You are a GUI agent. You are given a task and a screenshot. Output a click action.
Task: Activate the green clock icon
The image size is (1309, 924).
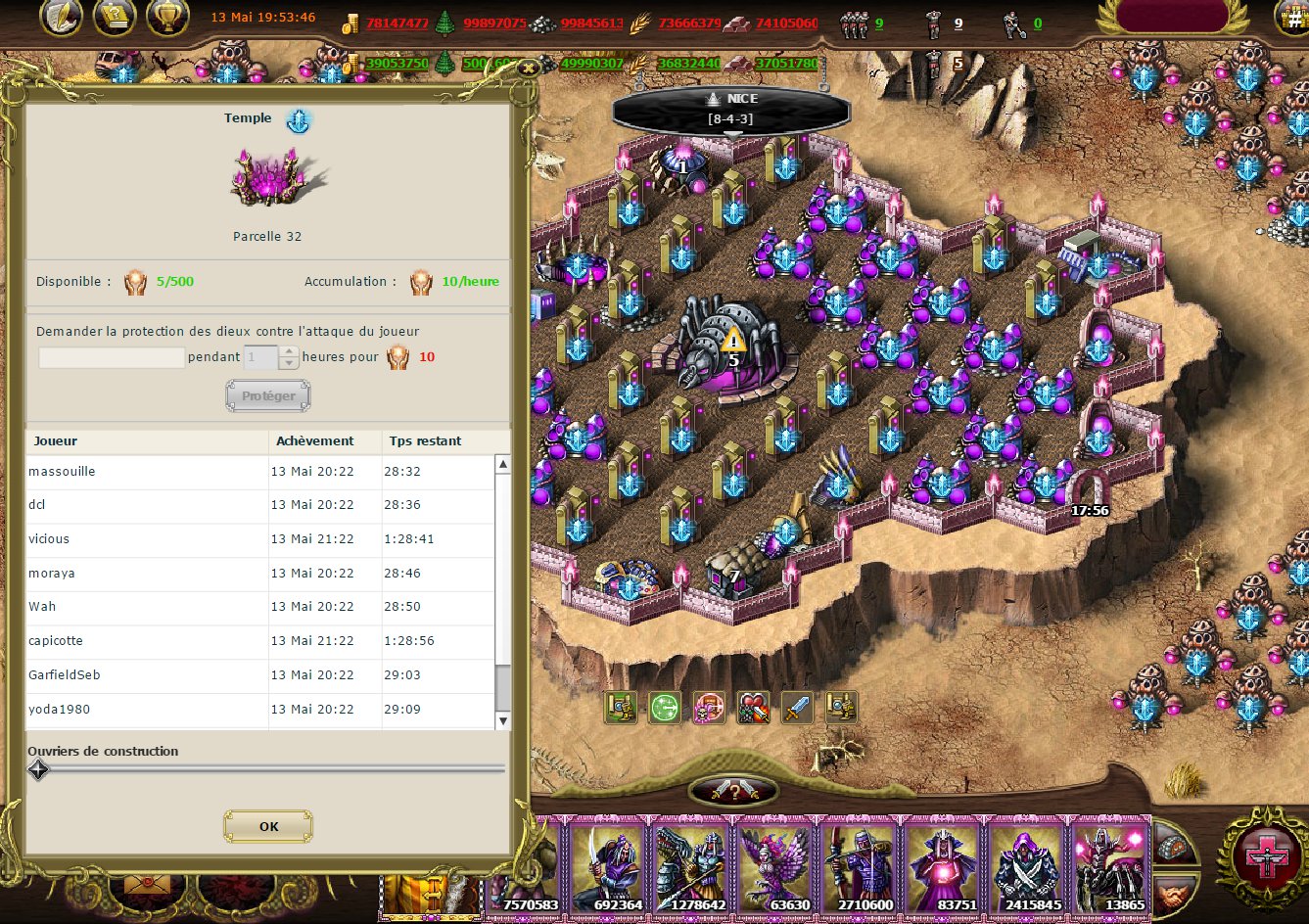[665, 707]
